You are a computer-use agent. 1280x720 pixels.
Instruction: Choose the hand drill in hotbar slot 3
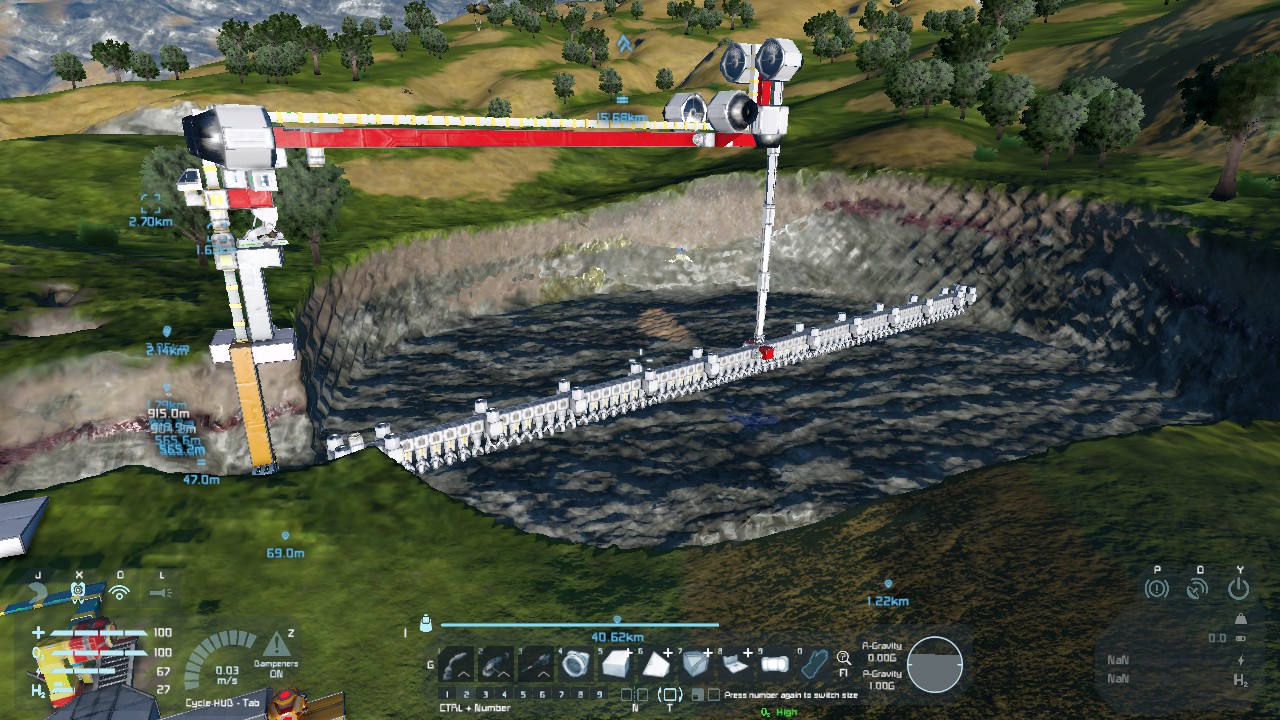(x=536, y=663)
